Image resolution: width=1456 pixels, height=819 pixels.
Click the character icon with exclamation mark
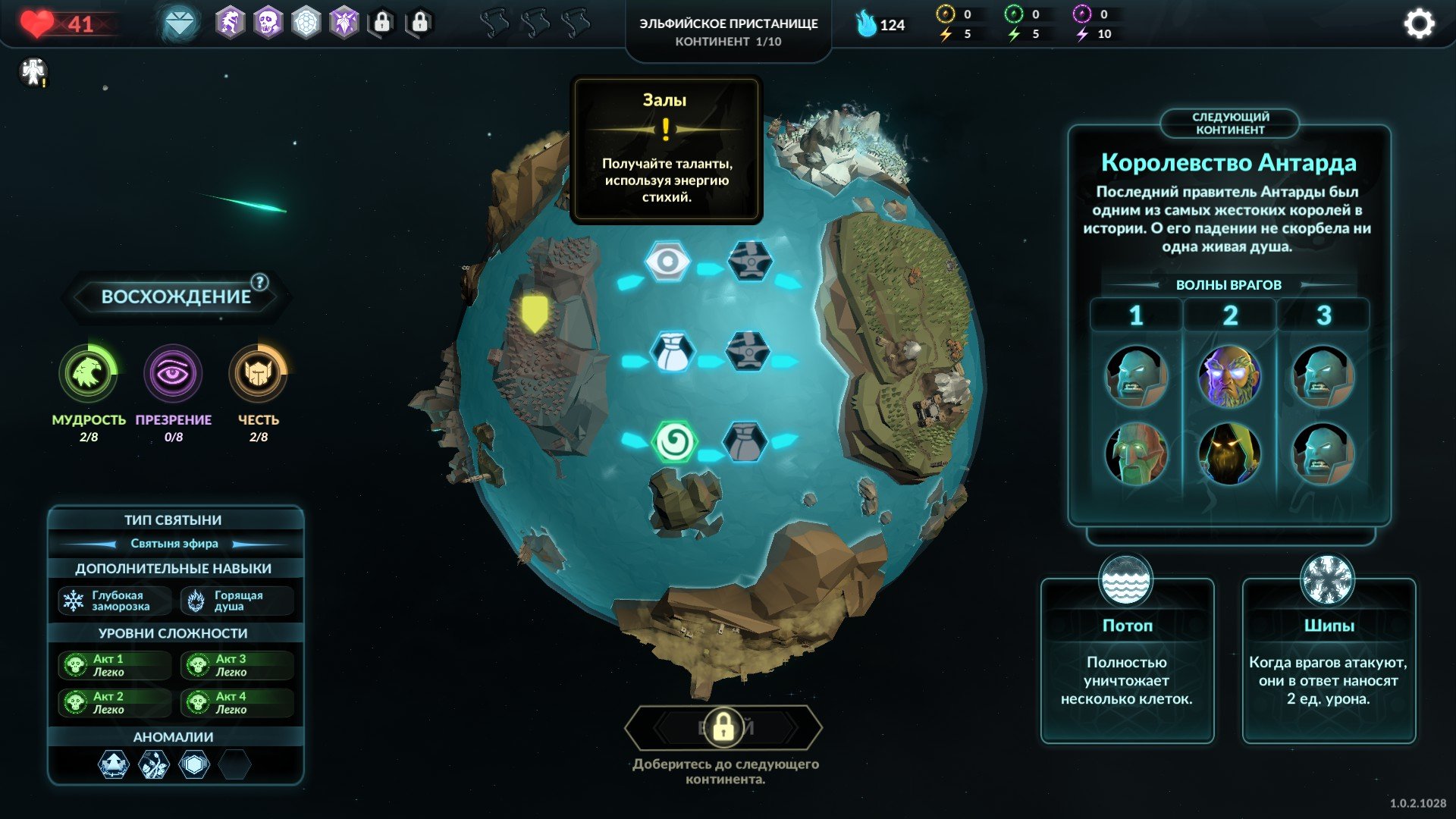click(x=33, y=72)
